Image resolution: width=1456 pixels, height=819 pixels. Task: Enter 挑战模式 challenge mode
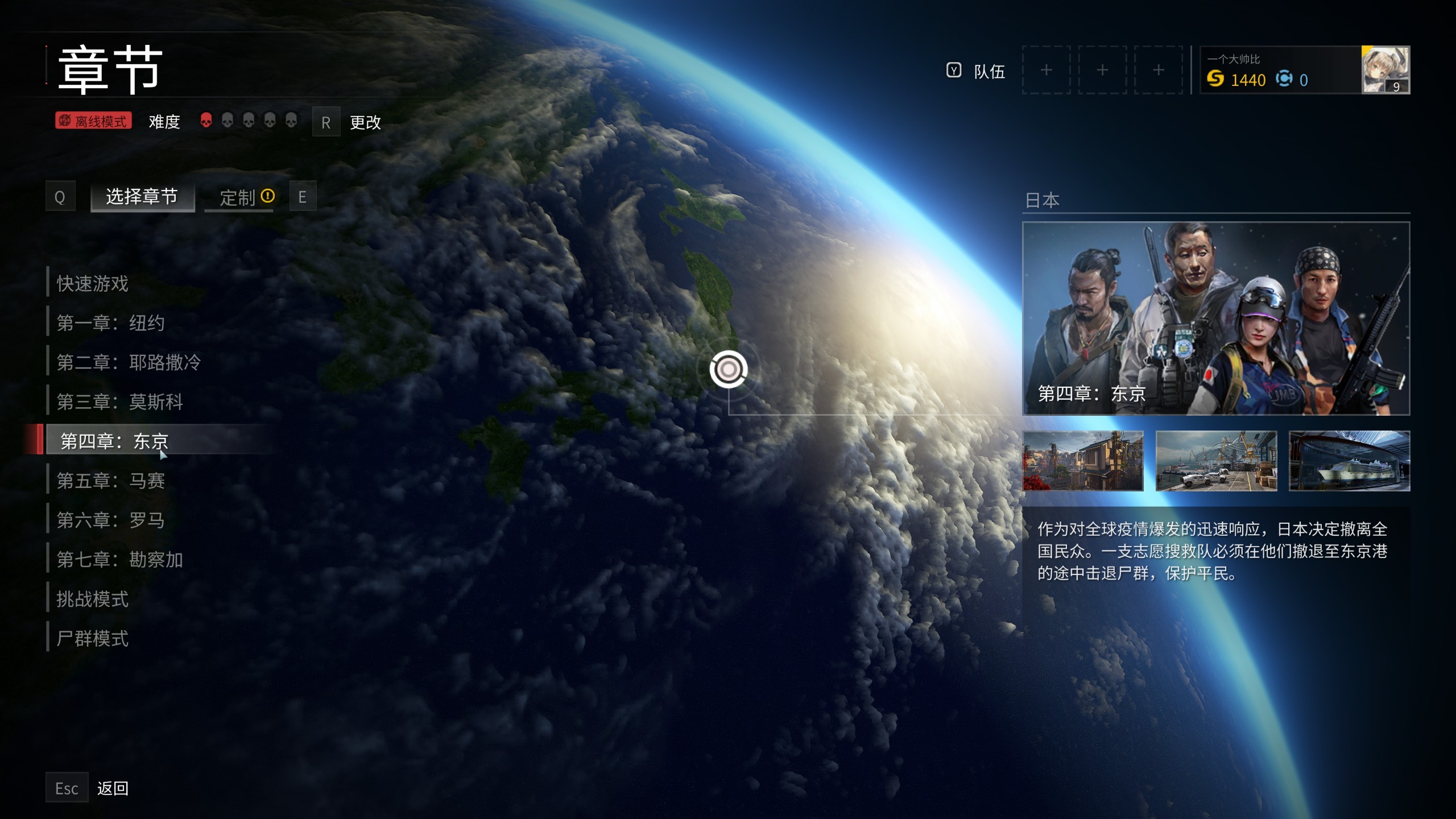(x=93, y=599)
